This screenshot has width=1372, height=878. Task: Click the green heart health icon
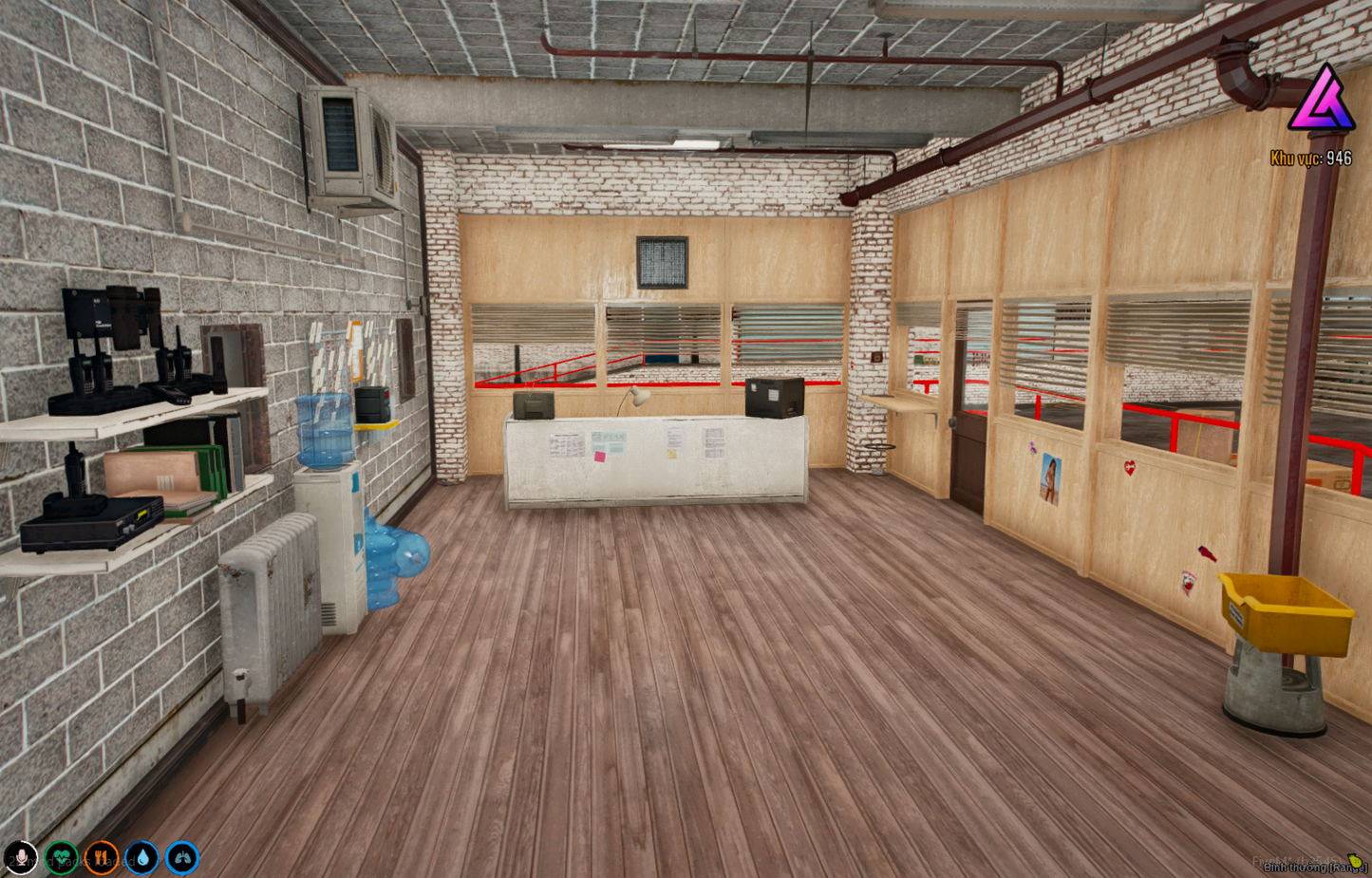click(61, 857)
